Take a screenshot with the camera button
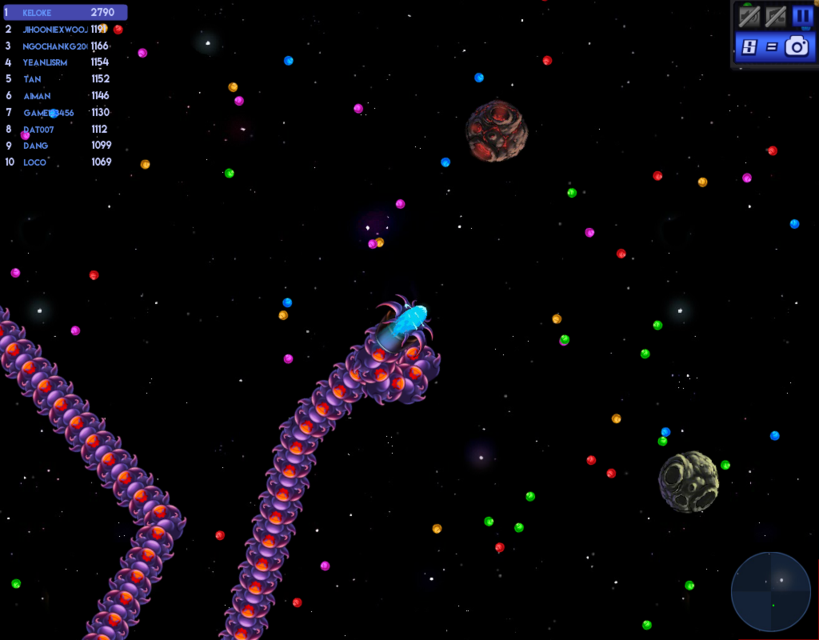 point(796,46)
